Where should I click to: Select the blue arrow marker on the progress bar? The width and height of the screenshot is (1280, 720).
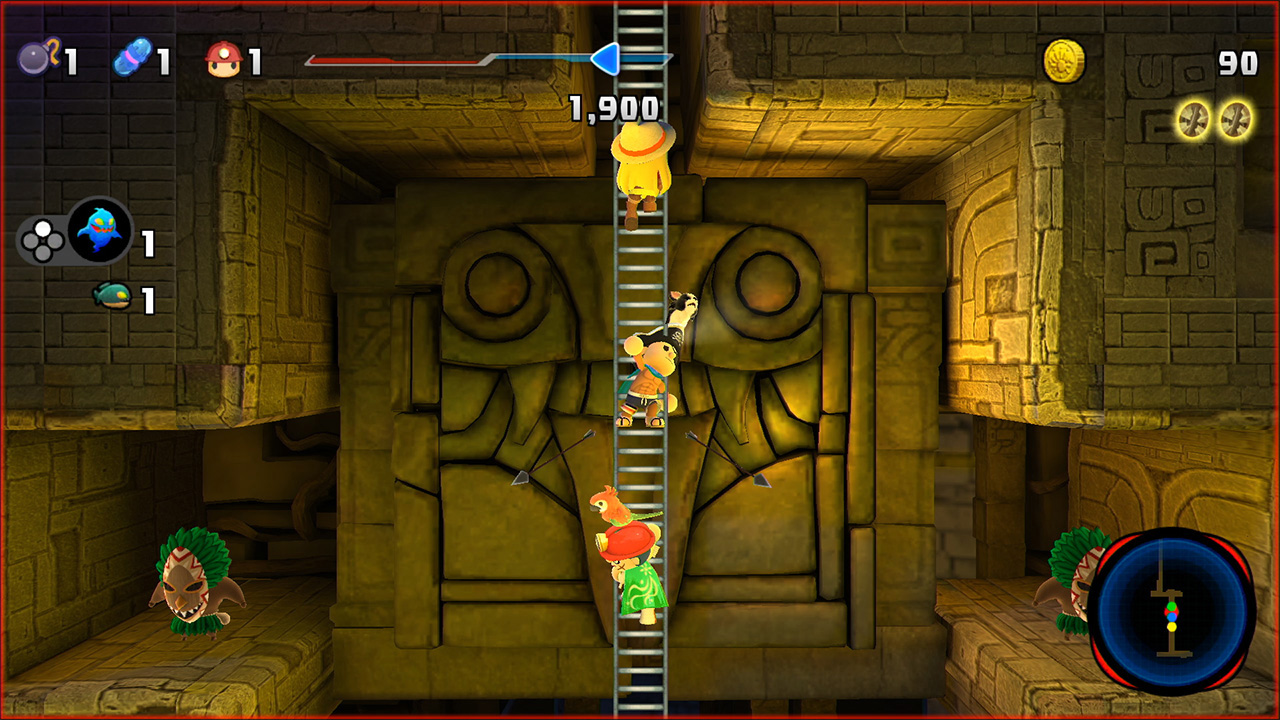[x=607, y=60]
